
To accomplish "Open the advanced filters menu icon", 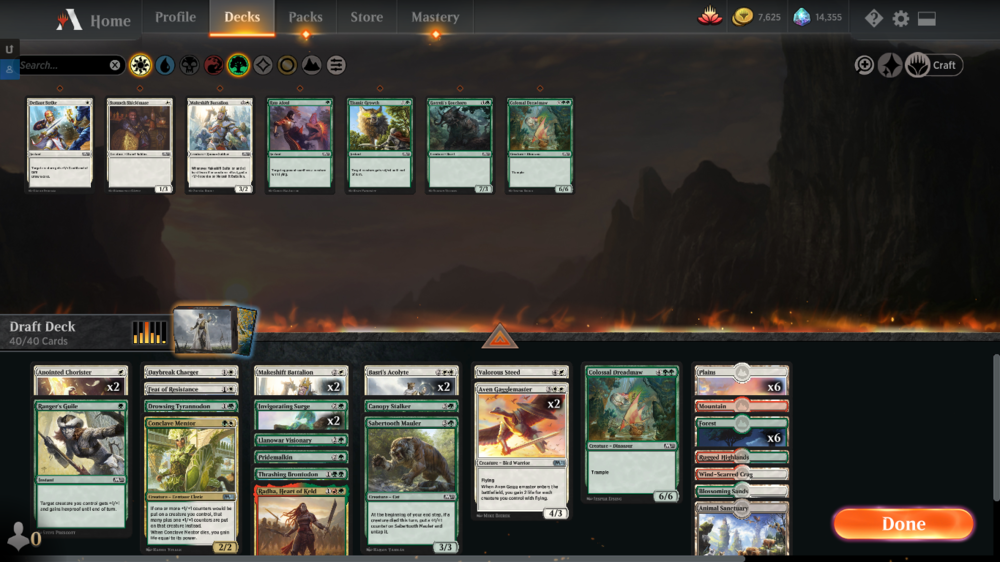I will tap(337, 65).
